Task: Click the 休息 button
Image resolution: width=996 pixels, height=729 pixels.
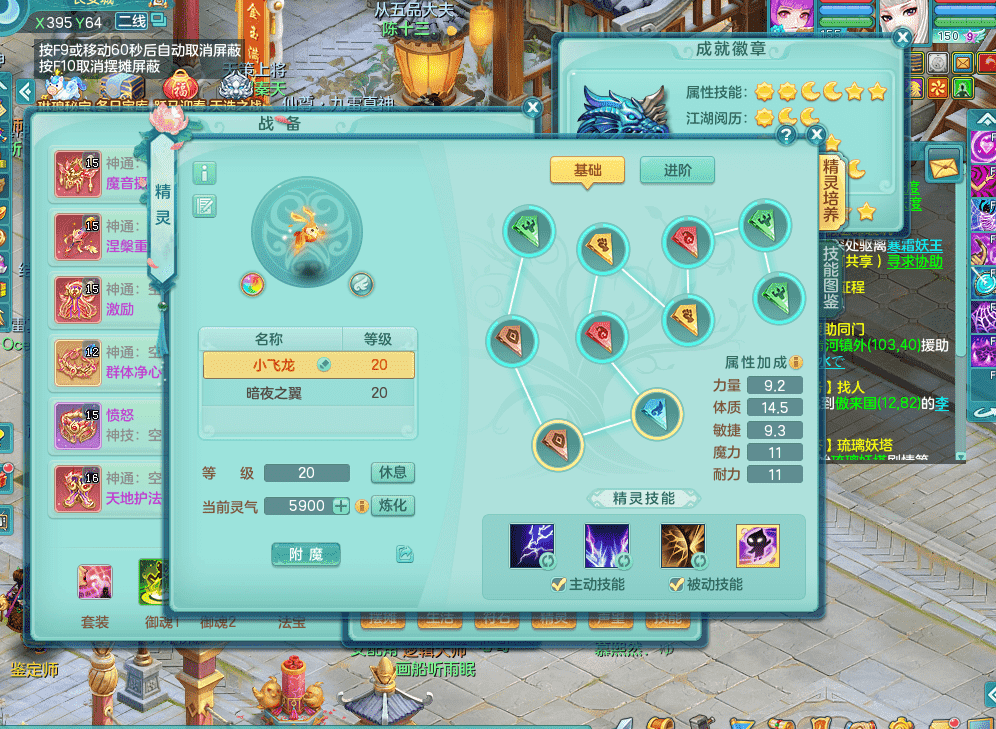Action: (392, 472)
